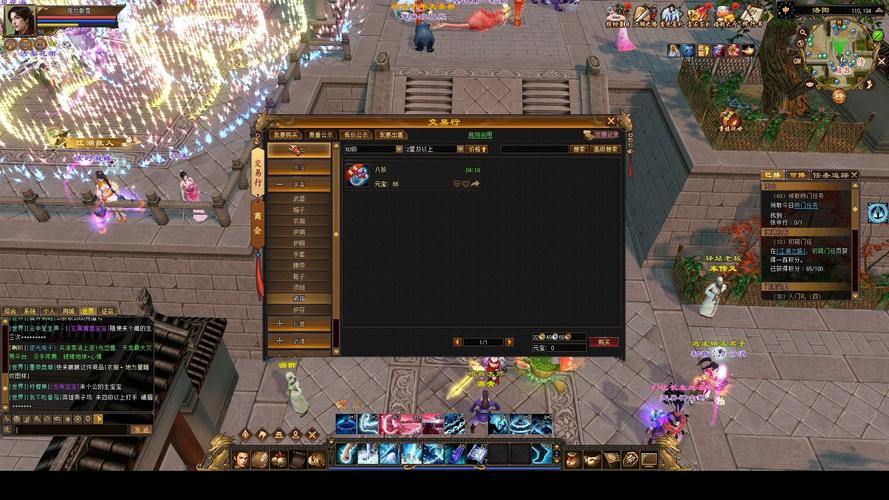Select the 戒指 ring category
The height and width of the screenshot is (500, 889).
point(299,298)
